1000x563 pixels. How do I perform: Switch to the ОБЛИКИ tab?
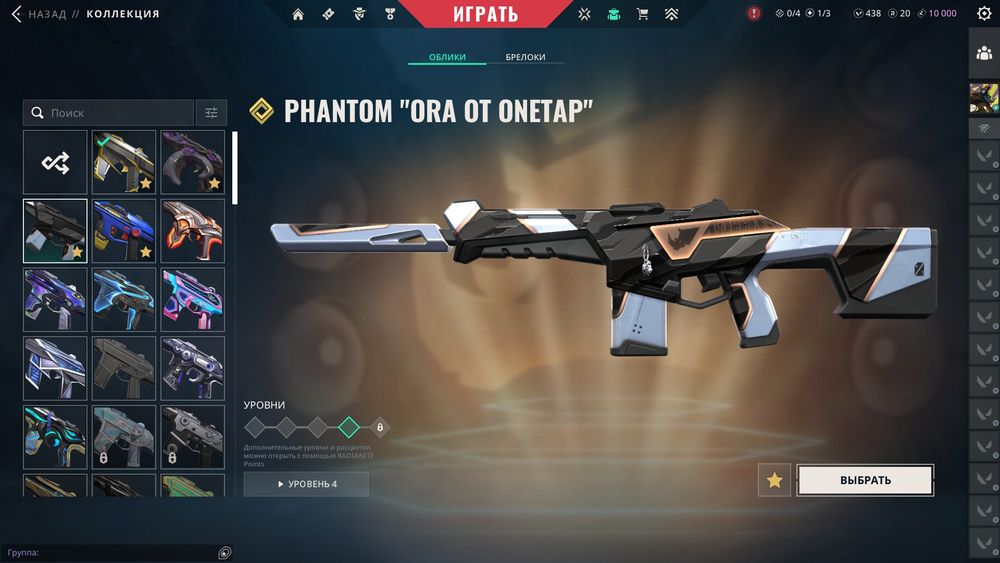tap(447, 57)
